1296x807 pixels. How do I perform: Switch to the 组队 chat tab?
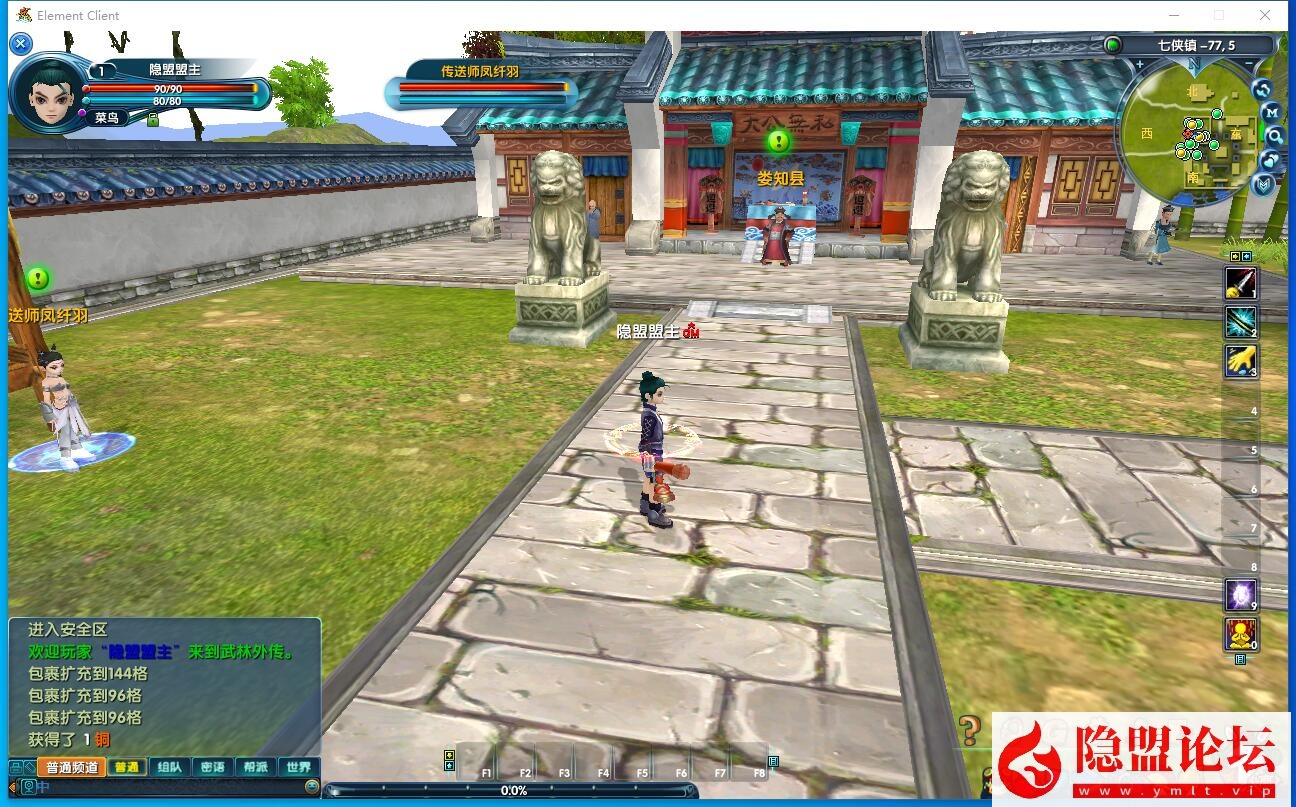coord(169,767)
